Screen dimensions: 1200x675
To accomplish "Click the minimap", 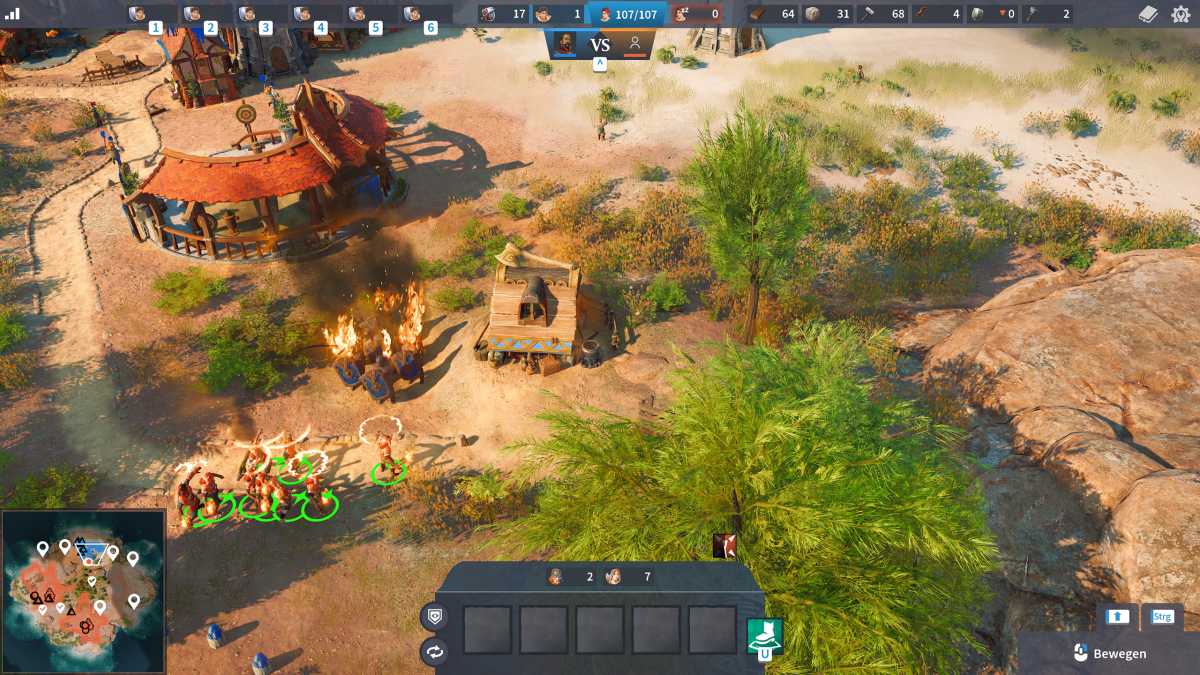I will (83, 591).
